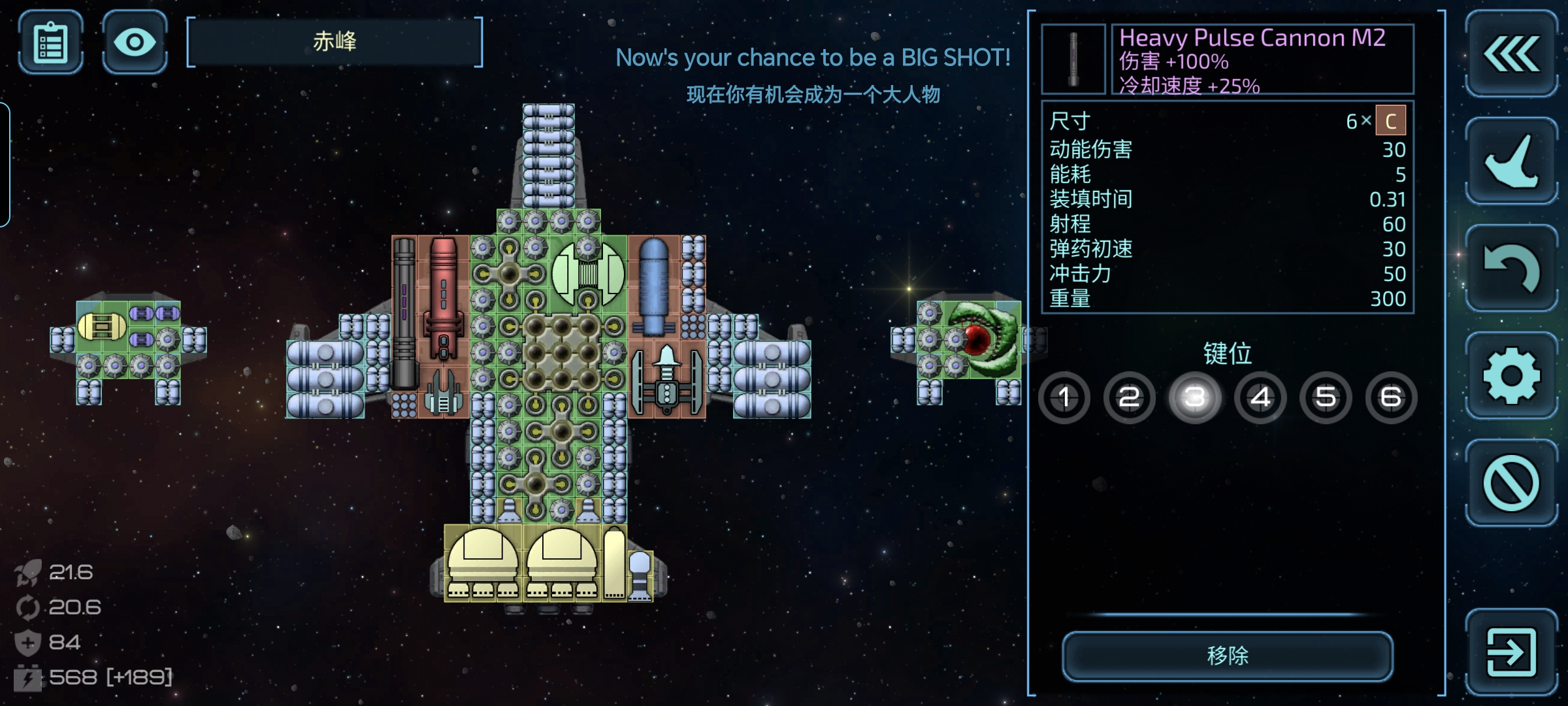Toggle the eye visibility button

(135, 42)
